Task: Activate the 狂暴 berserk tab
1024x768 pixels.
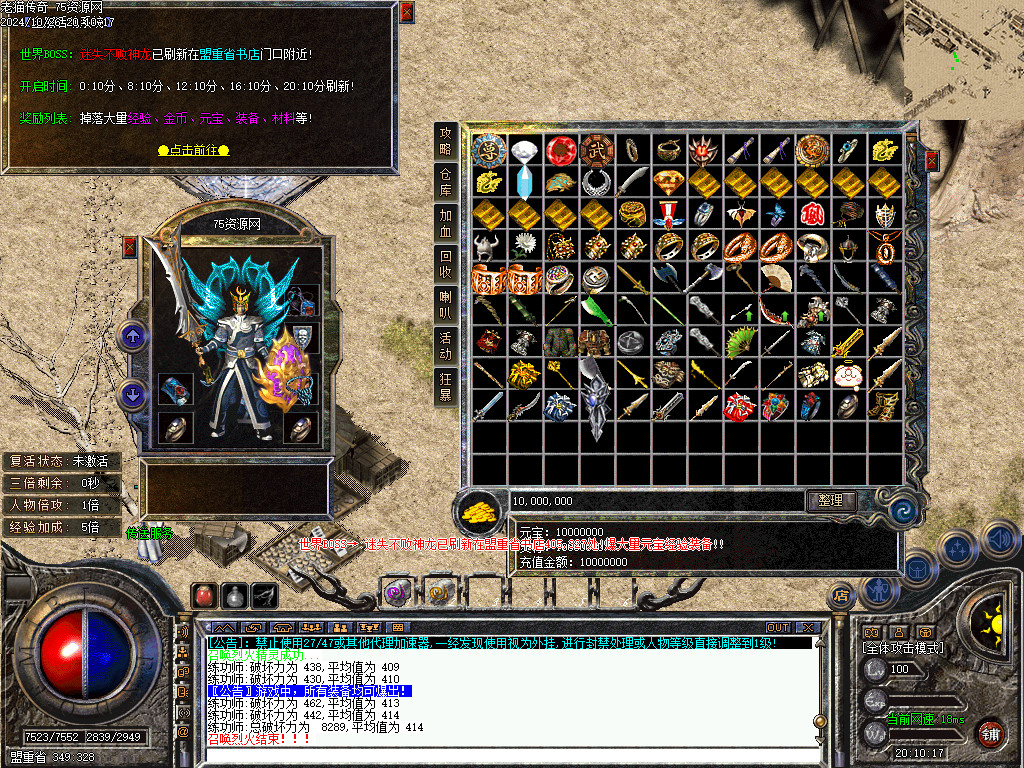Action: pos(446,386)
